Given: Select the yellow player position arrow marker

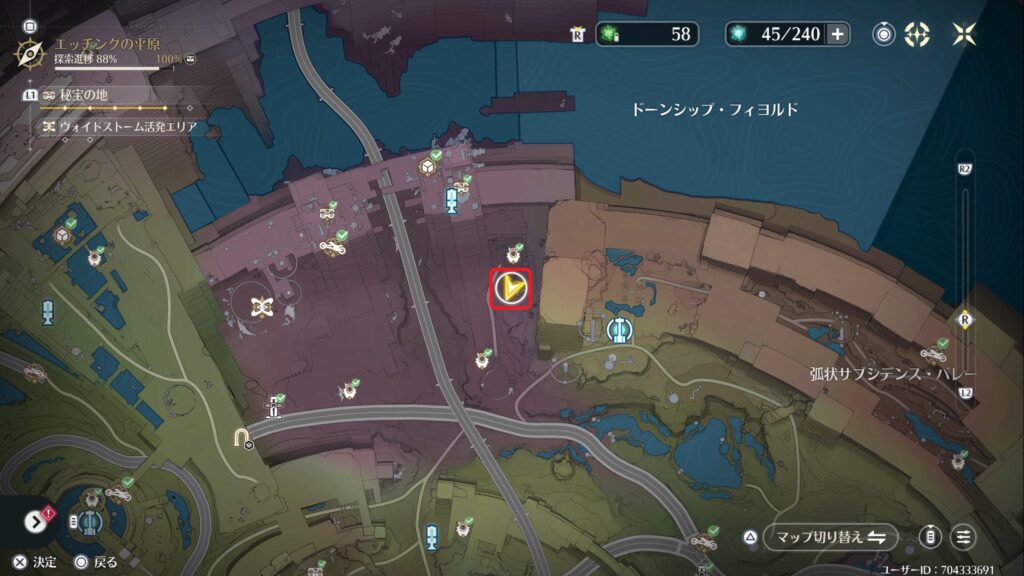Looking at the screenshot, I should [510, 289].
